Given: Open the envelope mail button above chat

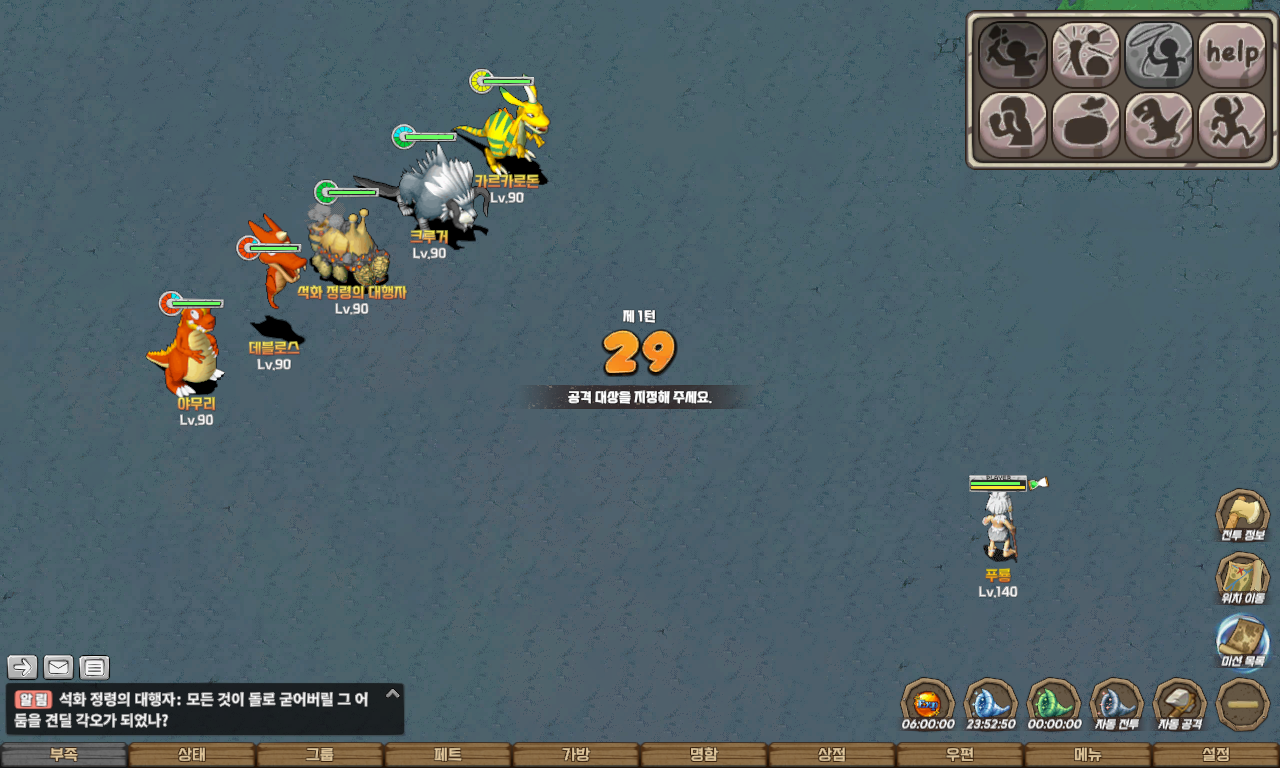Looking at the screenshot, I should pyautogui.click(x=59, y=667).
